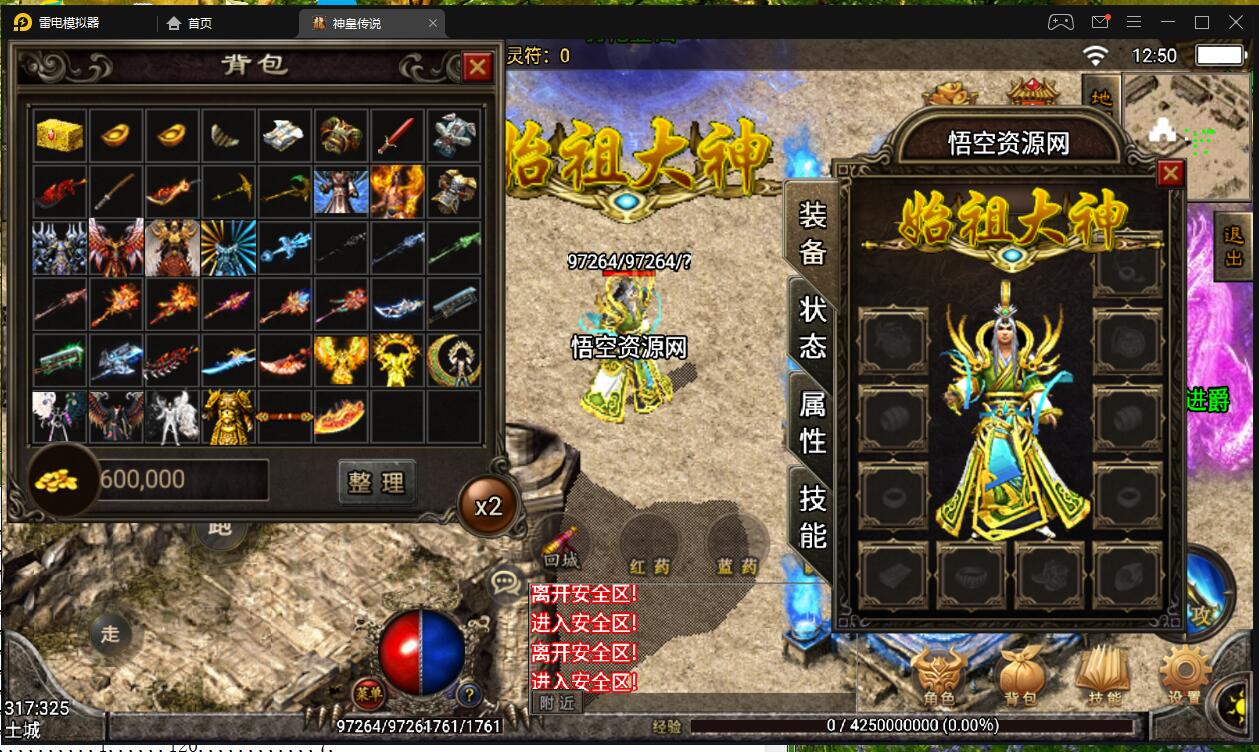Select the golden treasure chest item
The image size is (1259, 752).
click(59, 136)
